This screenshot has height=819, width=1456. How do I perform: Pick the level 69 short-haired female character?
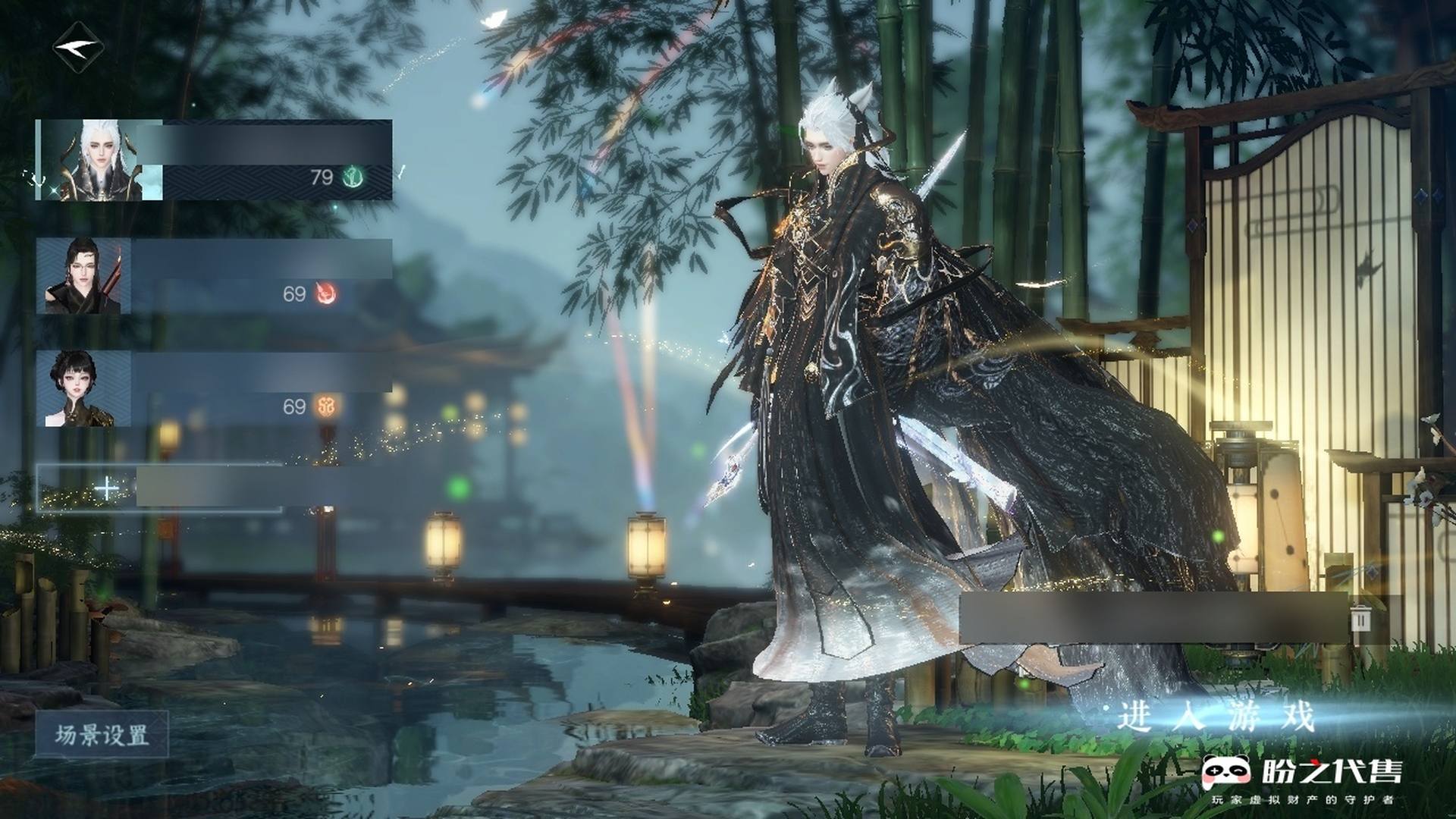214,388
